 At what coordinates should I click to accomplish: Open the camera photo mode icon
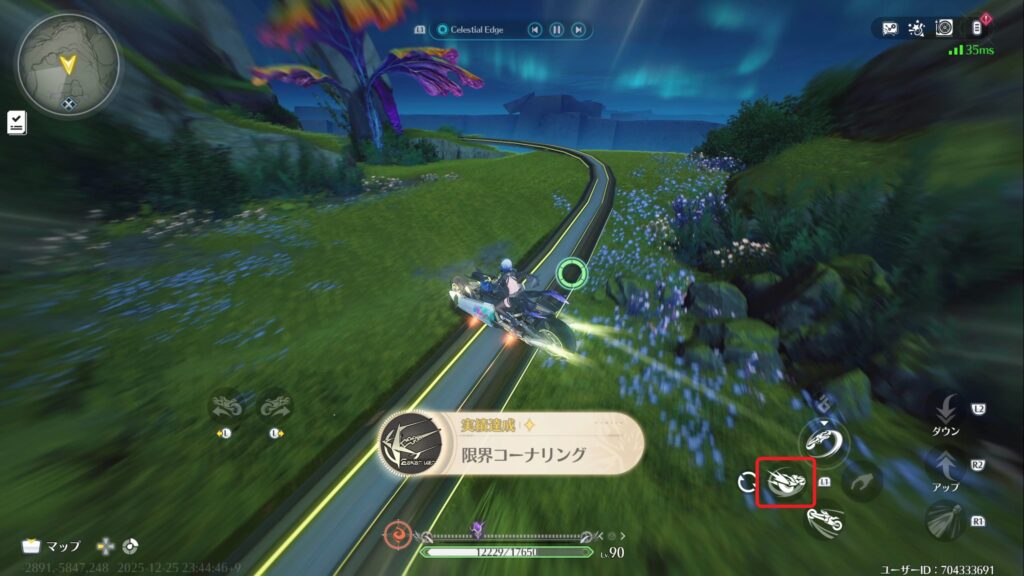tap(946, 29)
